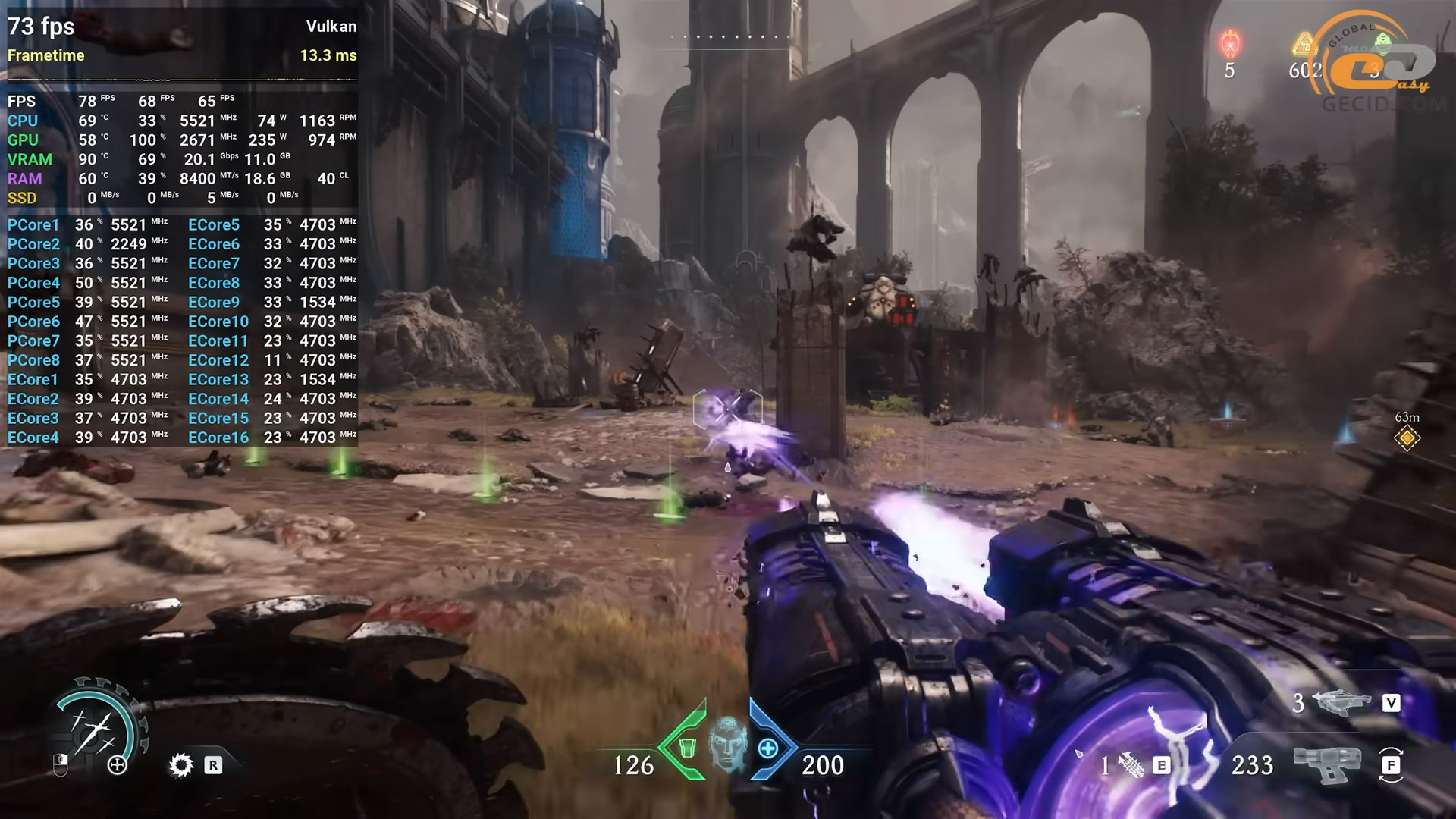Select the equipped gun icon beside 233
Viewport: 1456px width, 819px height.
click(x=1327, y=764)
